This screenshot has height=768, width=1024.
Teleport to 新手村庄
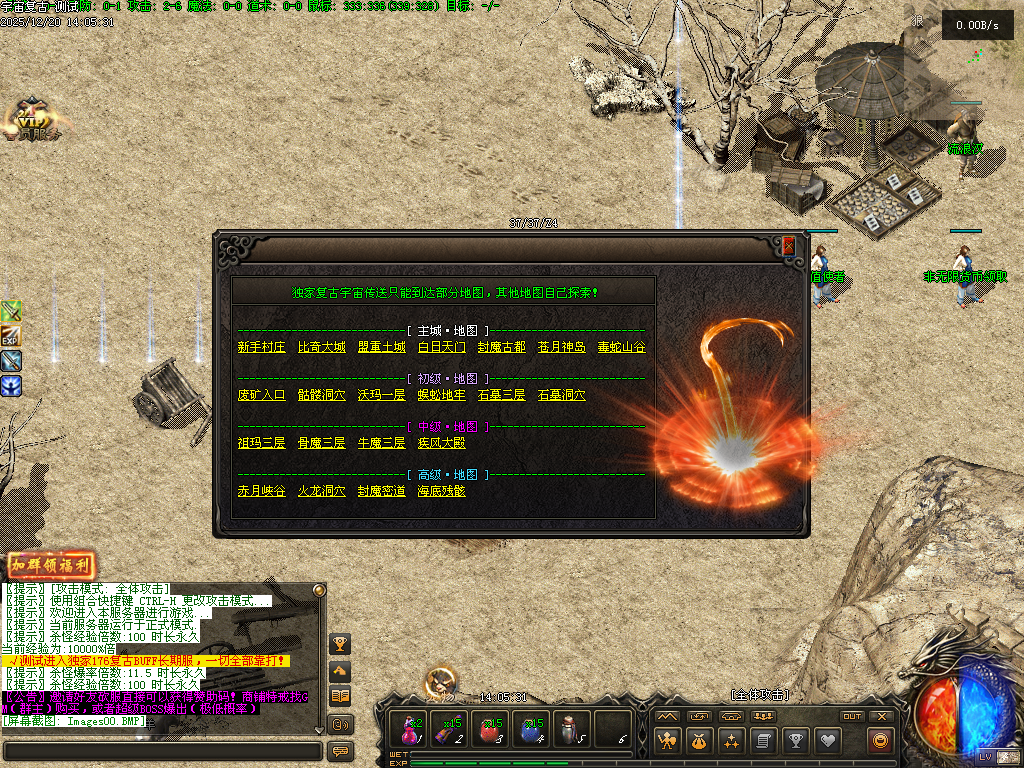tap(261, 348)
